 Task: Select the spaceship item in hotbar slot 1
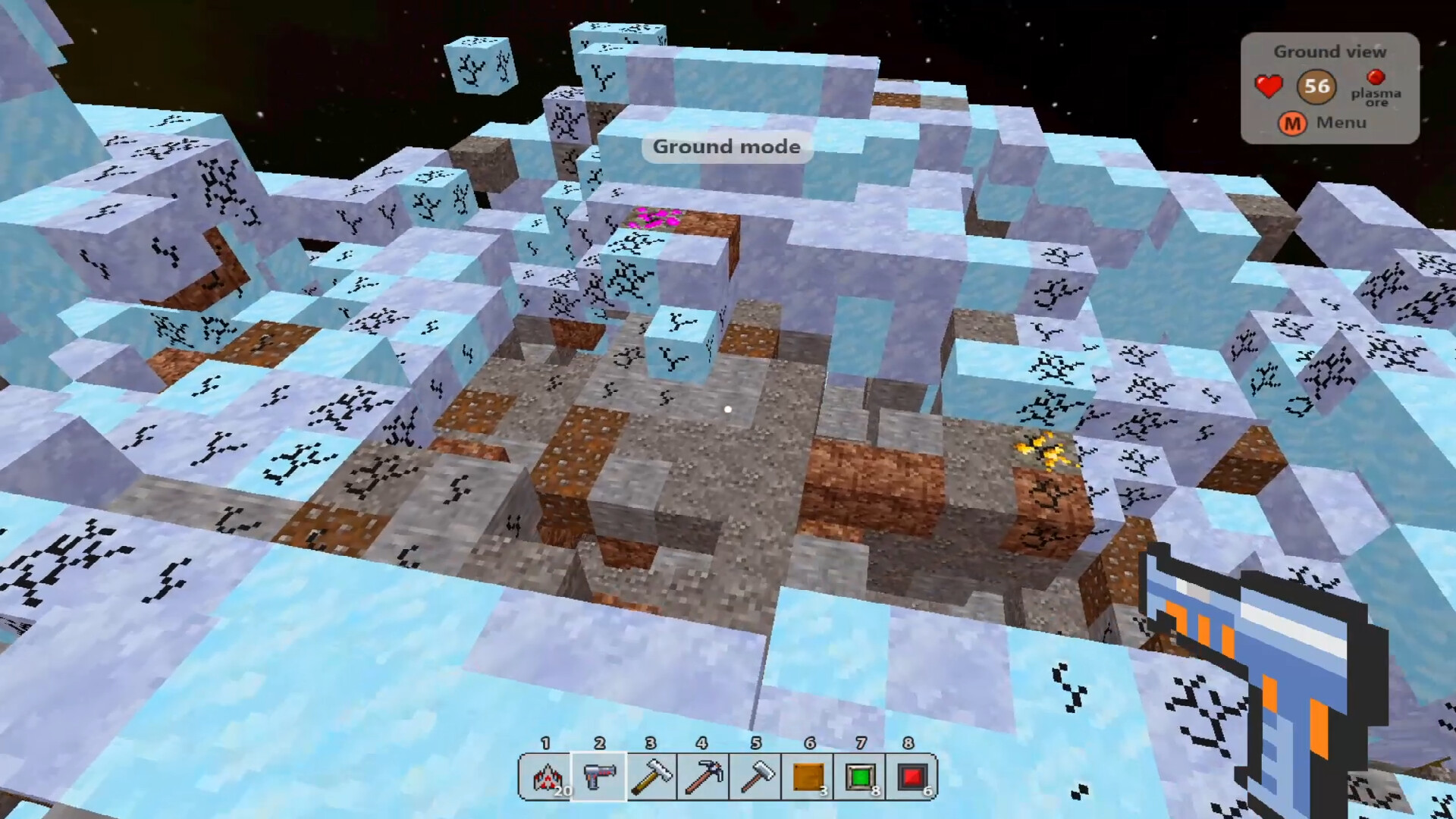pos(548,775)
